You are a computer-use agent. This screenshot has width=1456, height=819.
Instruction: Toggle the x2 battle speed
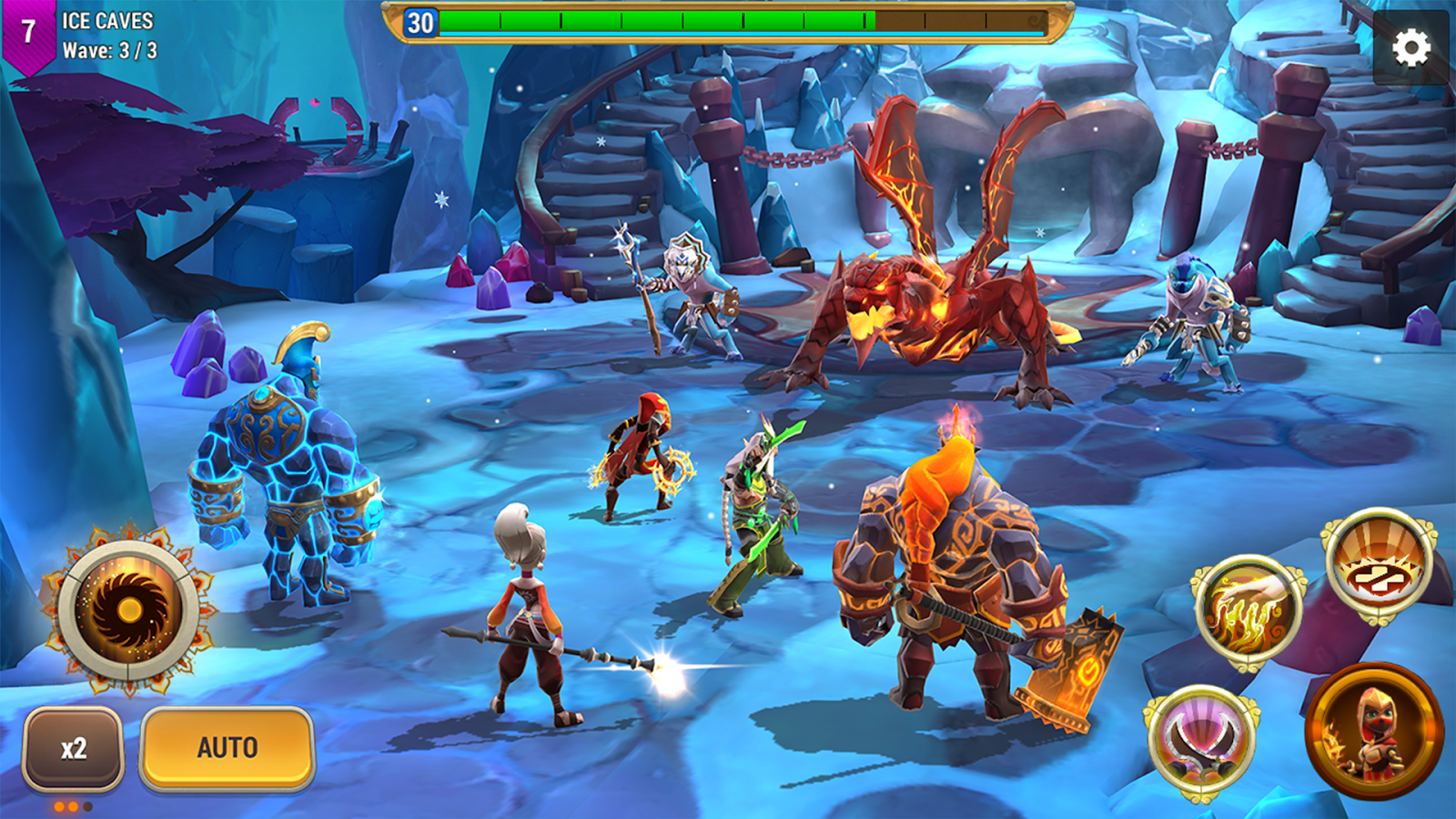click(x=74, y=748)
